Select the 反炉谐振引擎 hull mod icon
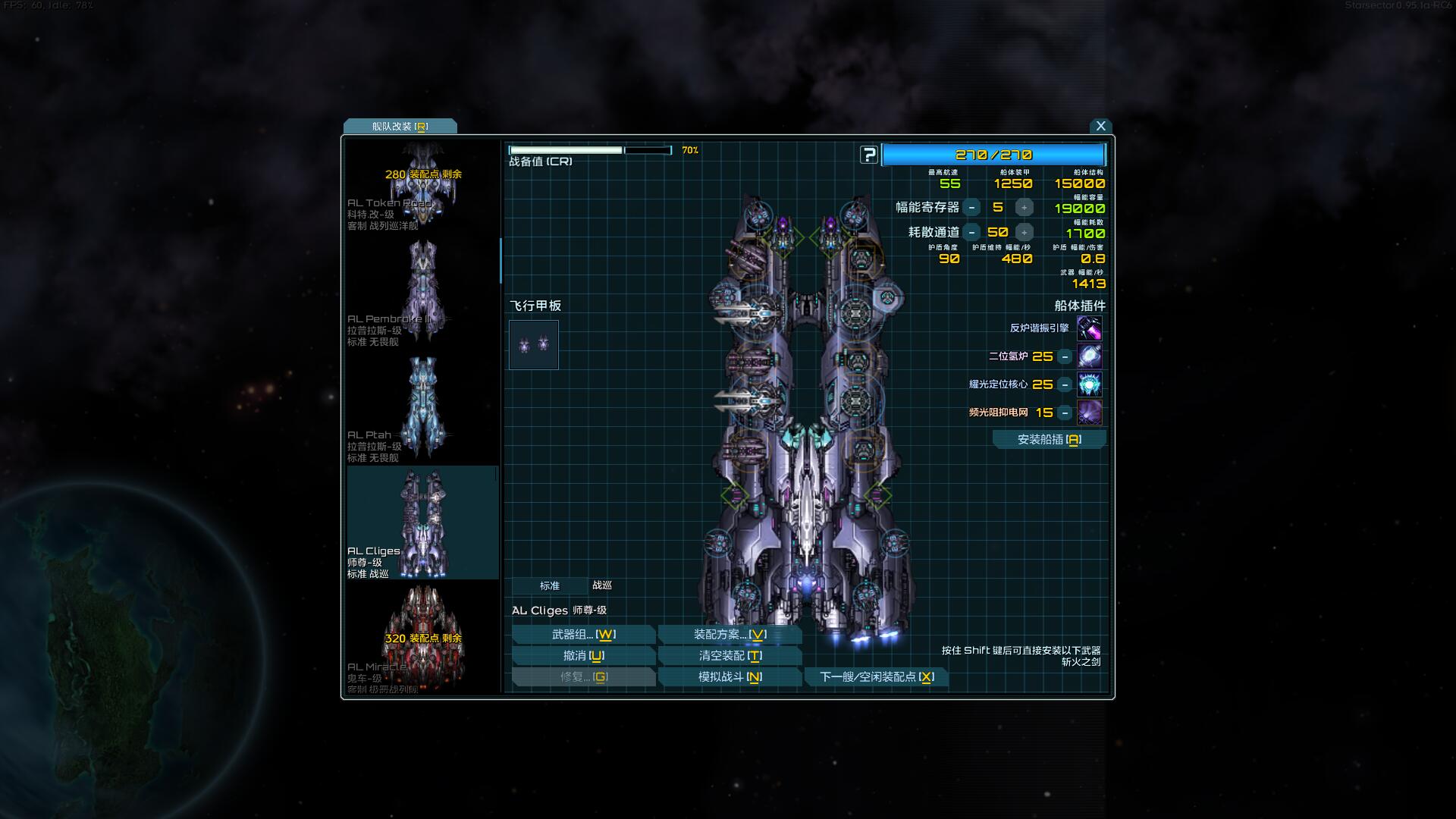The image size is (1456, 819). (x=1089, y=328)
